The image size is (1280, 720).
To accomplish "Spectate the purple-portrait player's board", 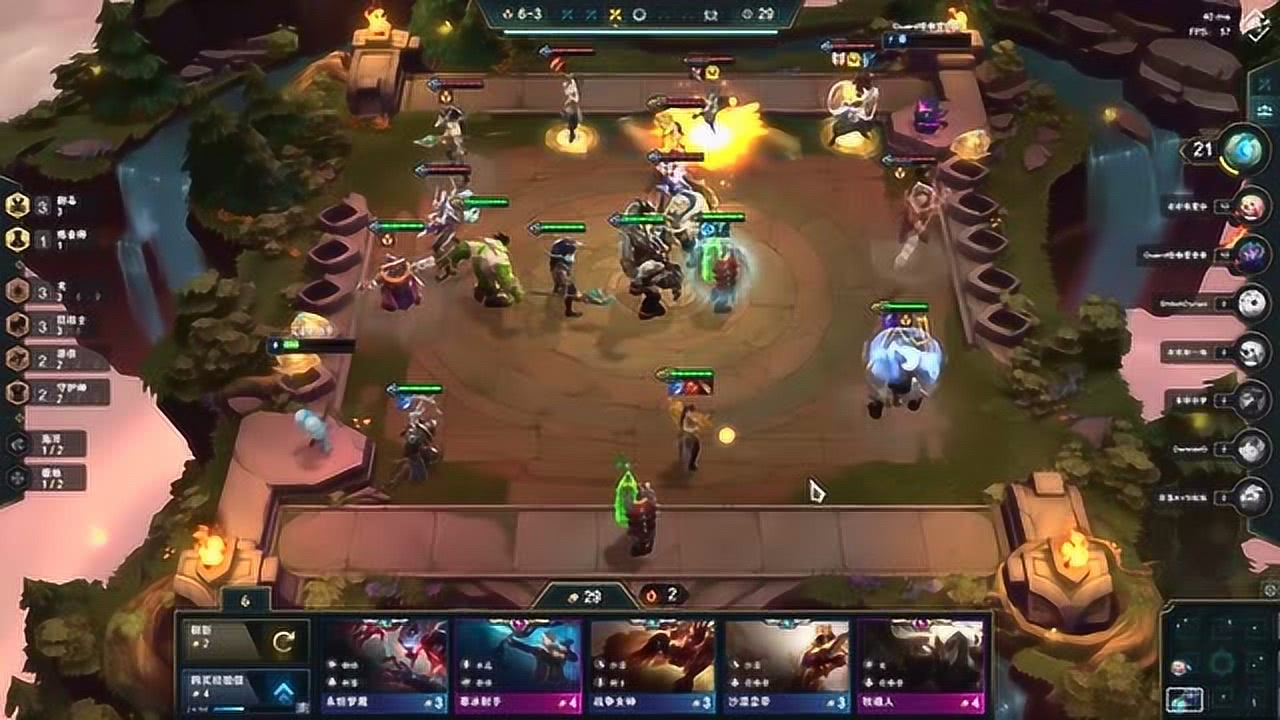I will click(x=1250, y=254).
